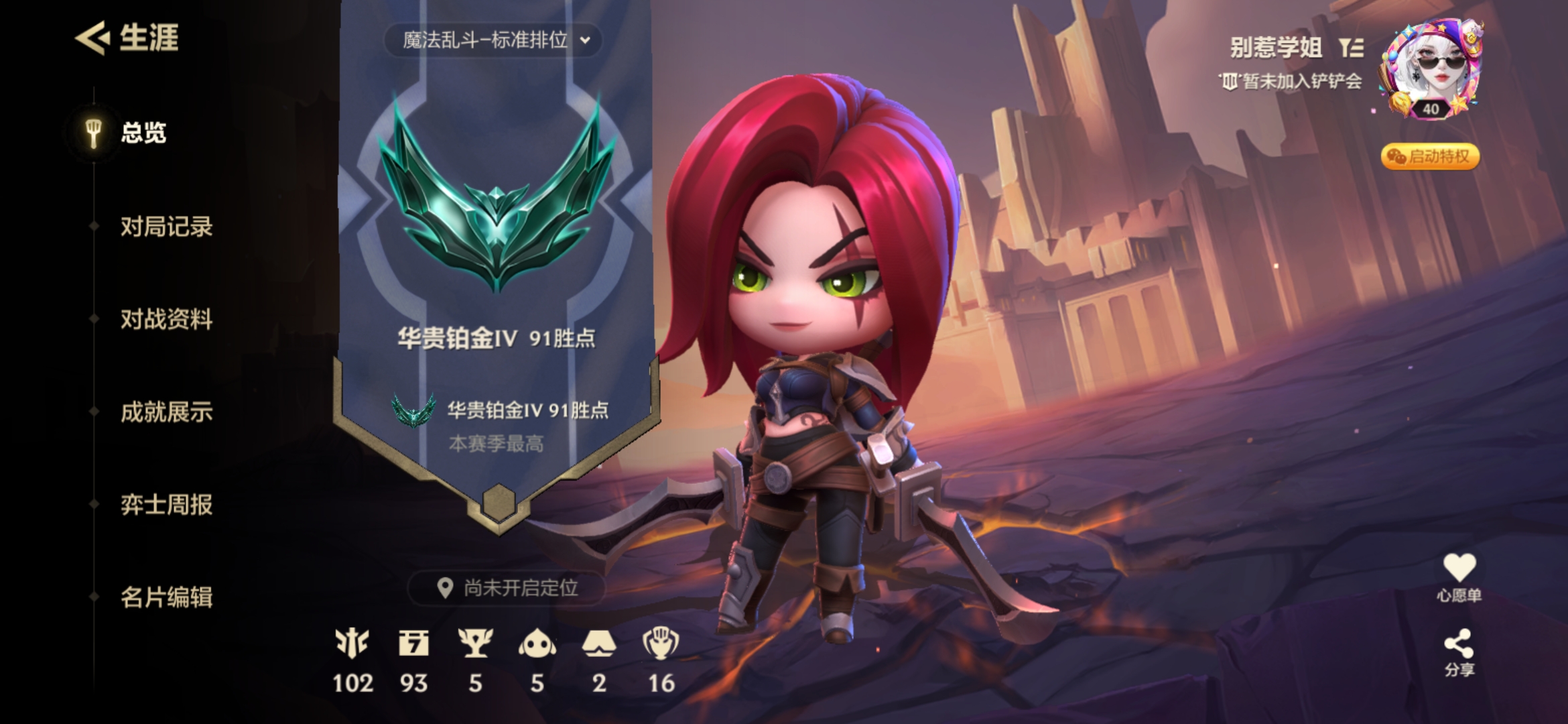The image size is (1568, 724).
Task: Click the top-7 stat icon showing 93
Action: tap(413, 644)
